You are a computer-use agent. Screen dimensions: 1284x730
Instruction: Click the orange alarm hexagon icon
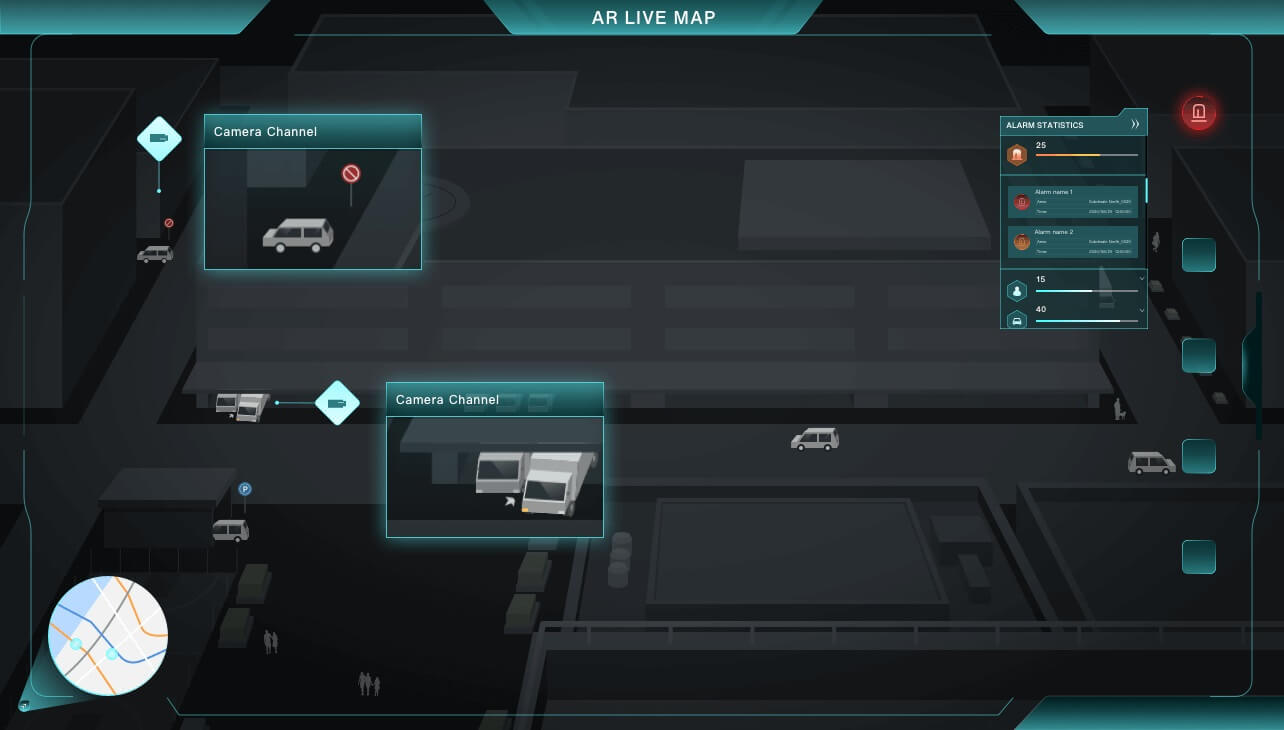tap(1017, 155)
